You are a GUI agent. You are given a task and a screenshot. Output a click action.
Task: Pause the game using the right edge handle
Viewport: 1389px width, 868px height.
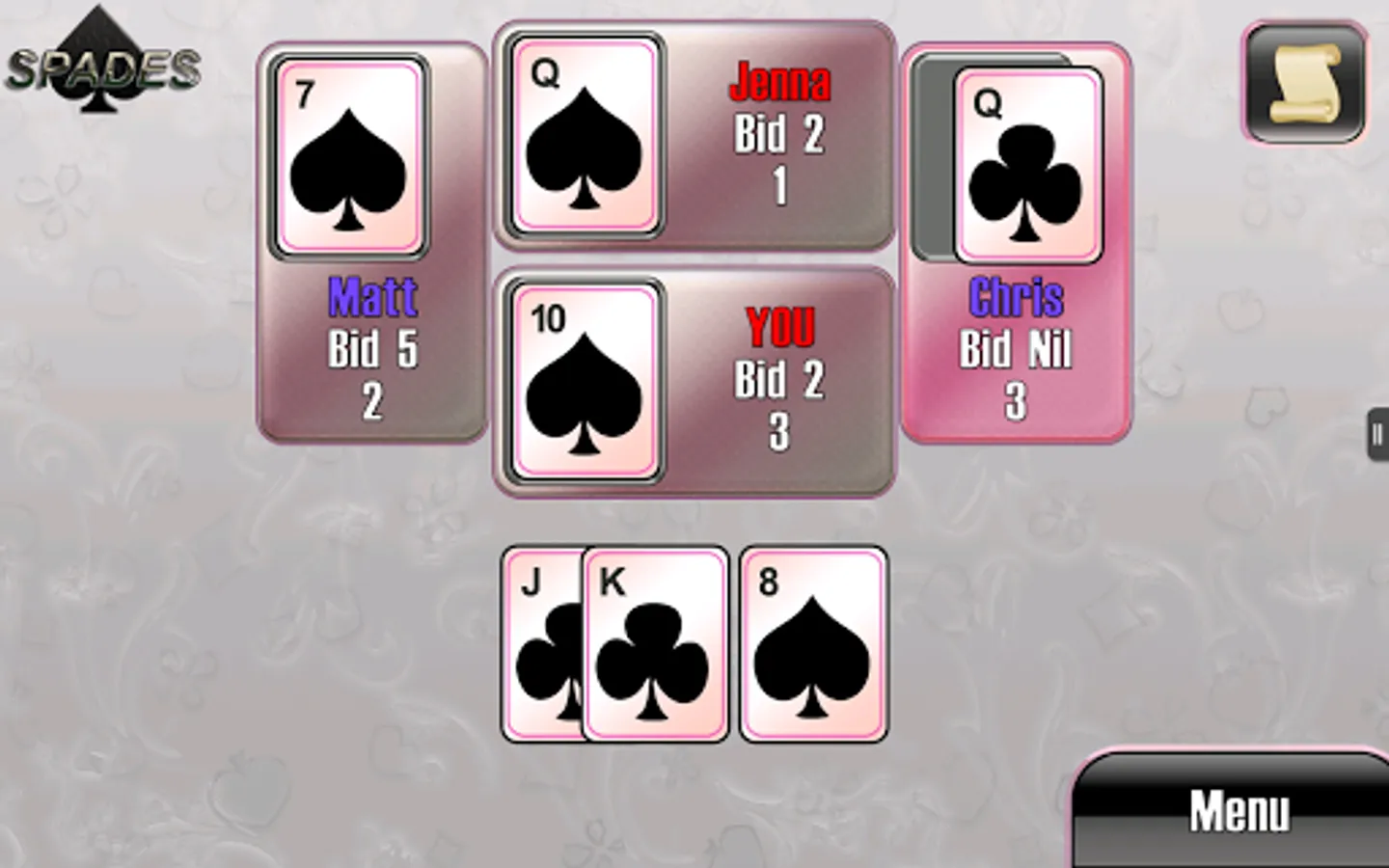point(1376,434)
